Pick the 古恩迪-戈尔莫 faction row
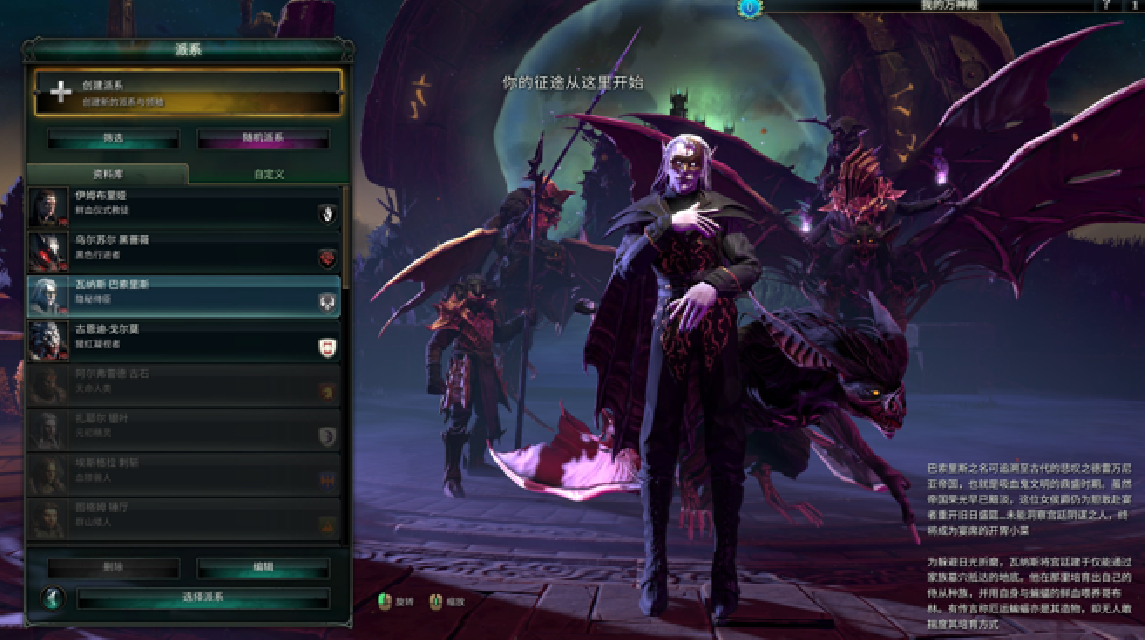 click(x=185, y=340)
